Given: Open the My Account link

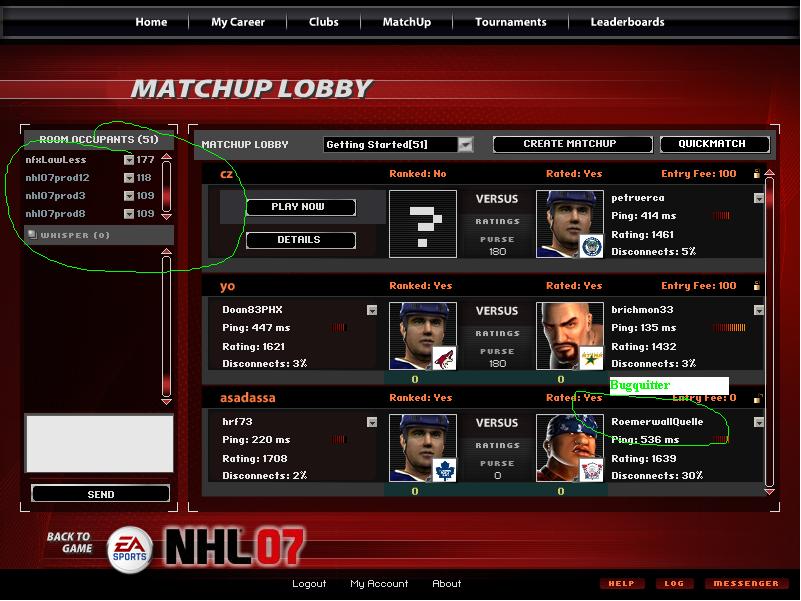Looking at the screenshot, I should click(379, 584).
